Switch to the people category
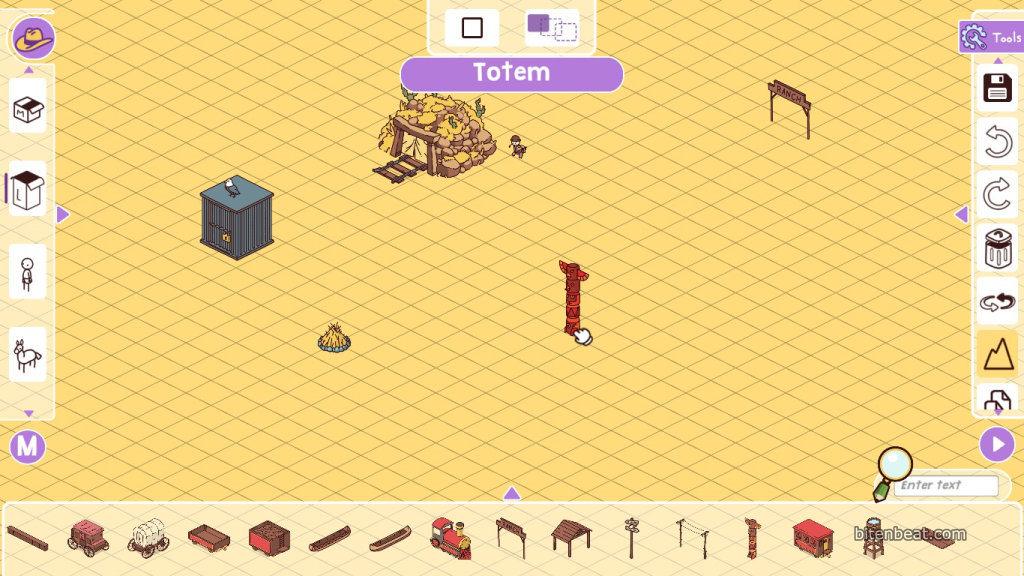 pyautogui.click(x=28, y=272)
